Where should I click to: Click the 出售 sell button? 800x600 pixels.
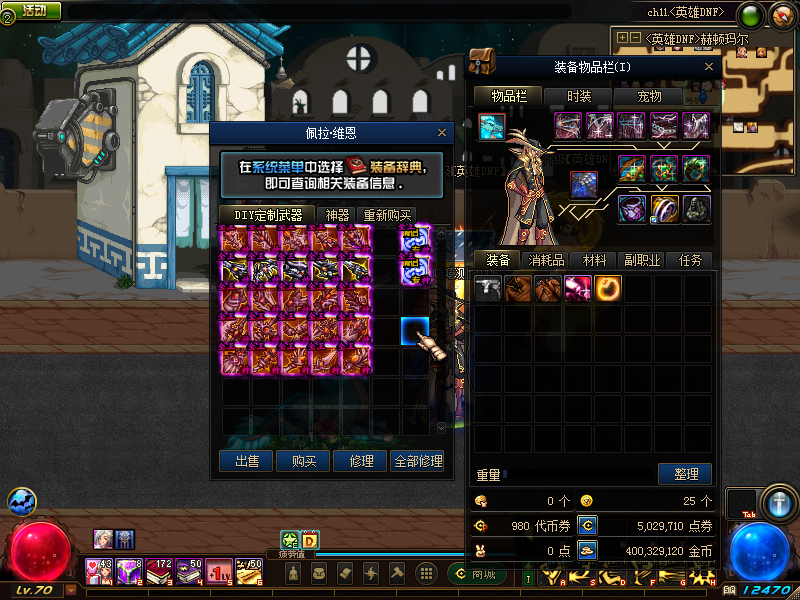[246, 461]
